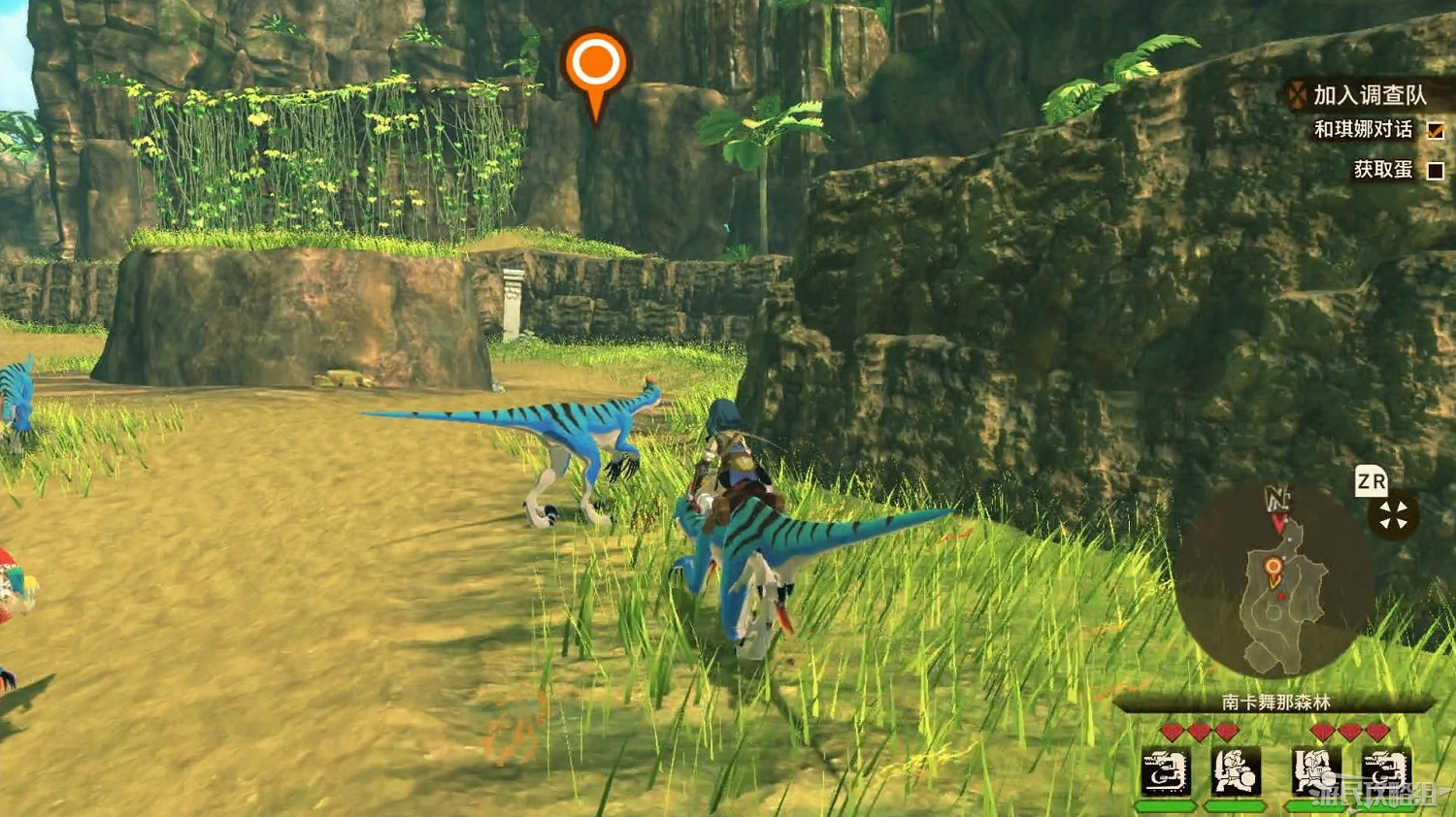
Task: Select the rider party member icon
Action: (x=1312, y=769)
